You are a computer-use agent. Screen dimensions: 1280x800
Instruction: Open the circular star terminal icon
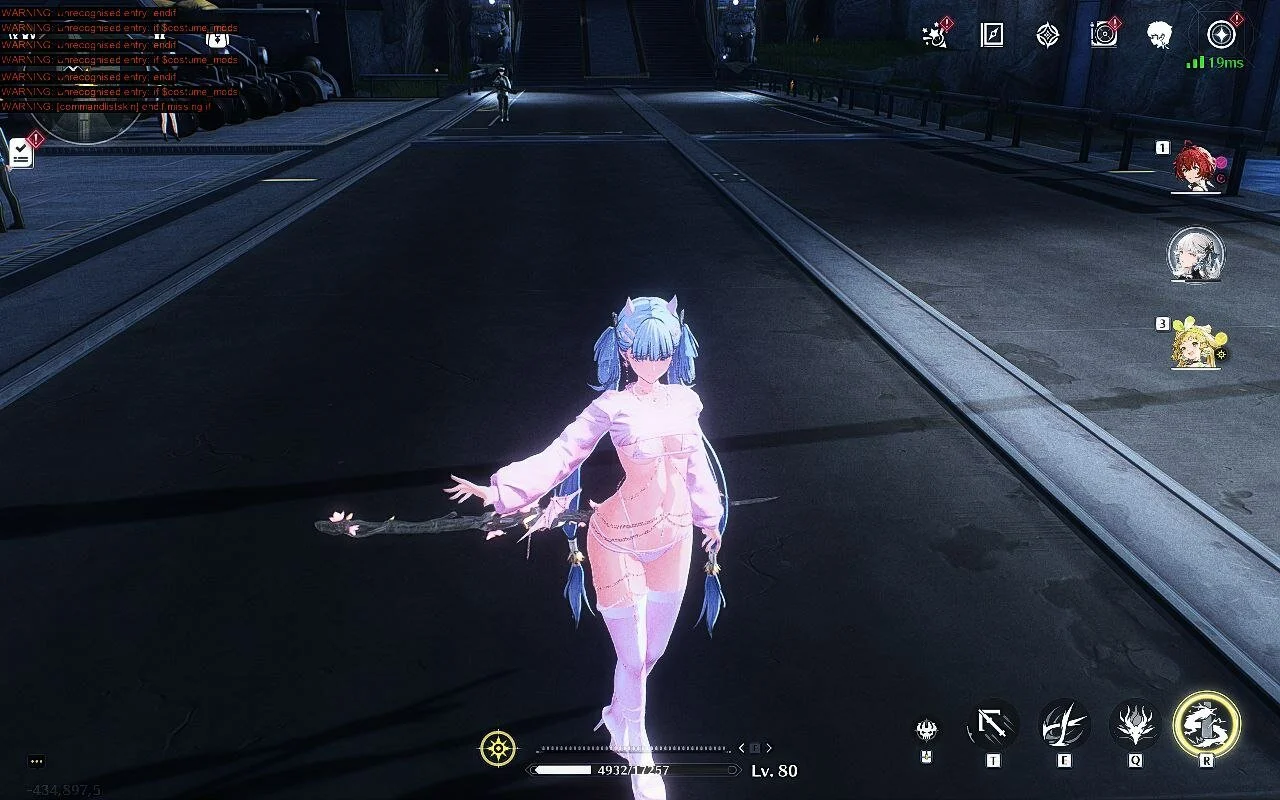point(1220,35)
